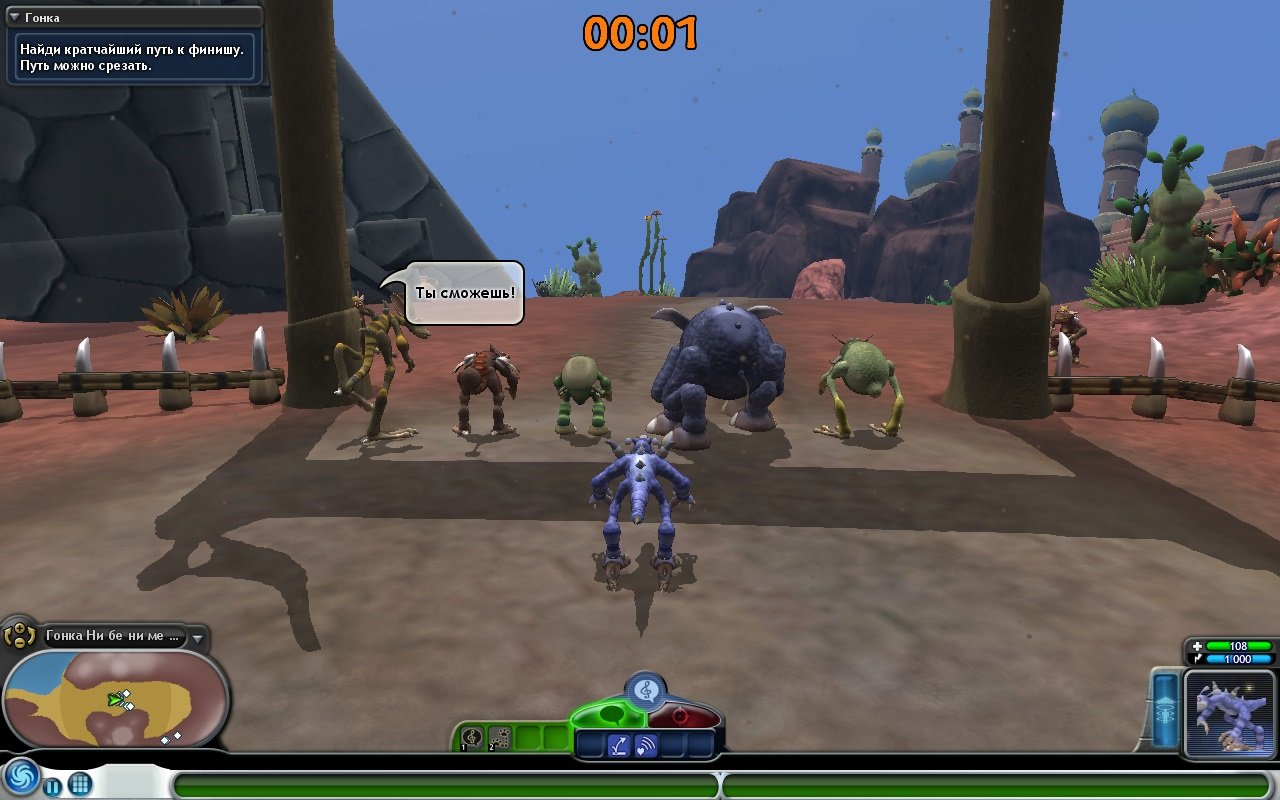Toggle pause with the pause button
The image size is (1280, 800).
[x=52, y=787]
